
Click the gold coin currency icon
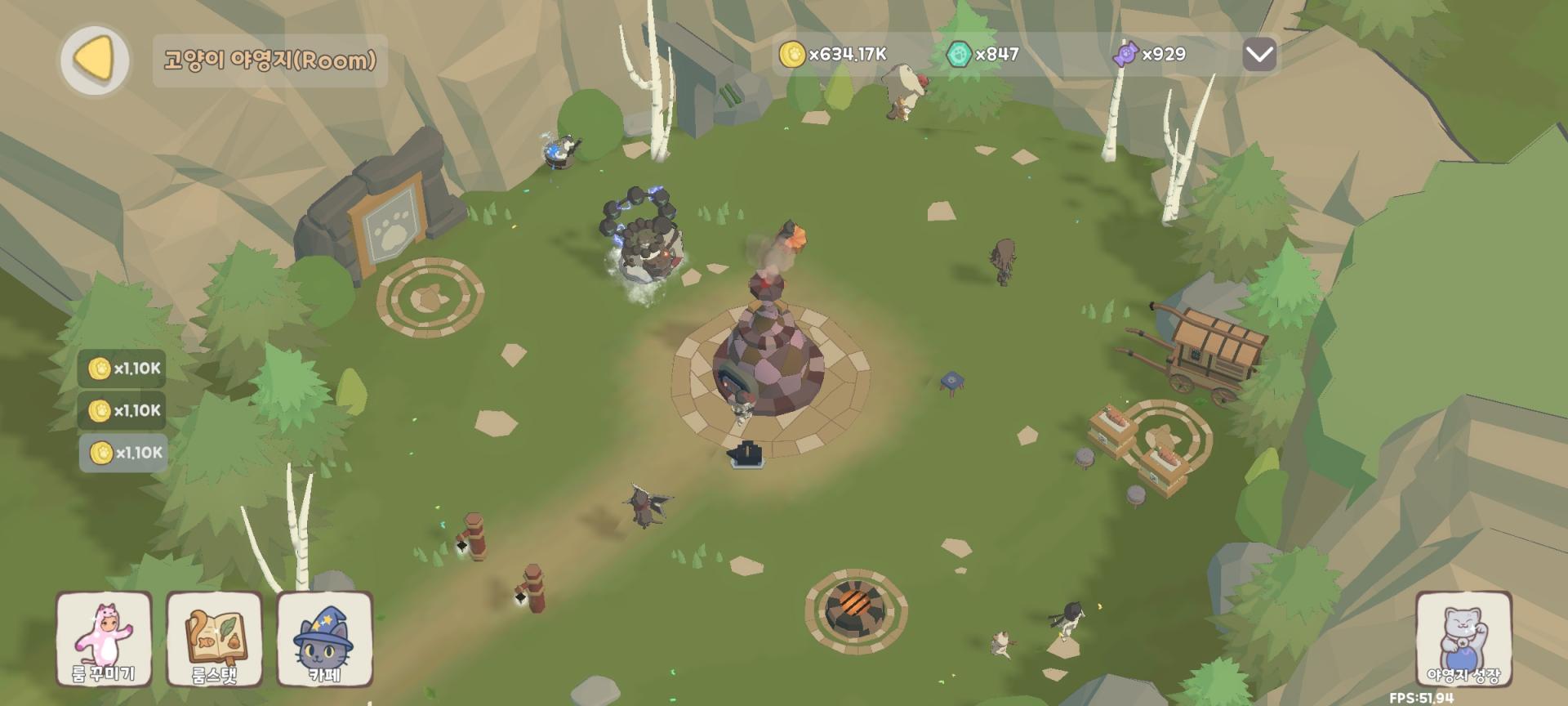(791, 55)
